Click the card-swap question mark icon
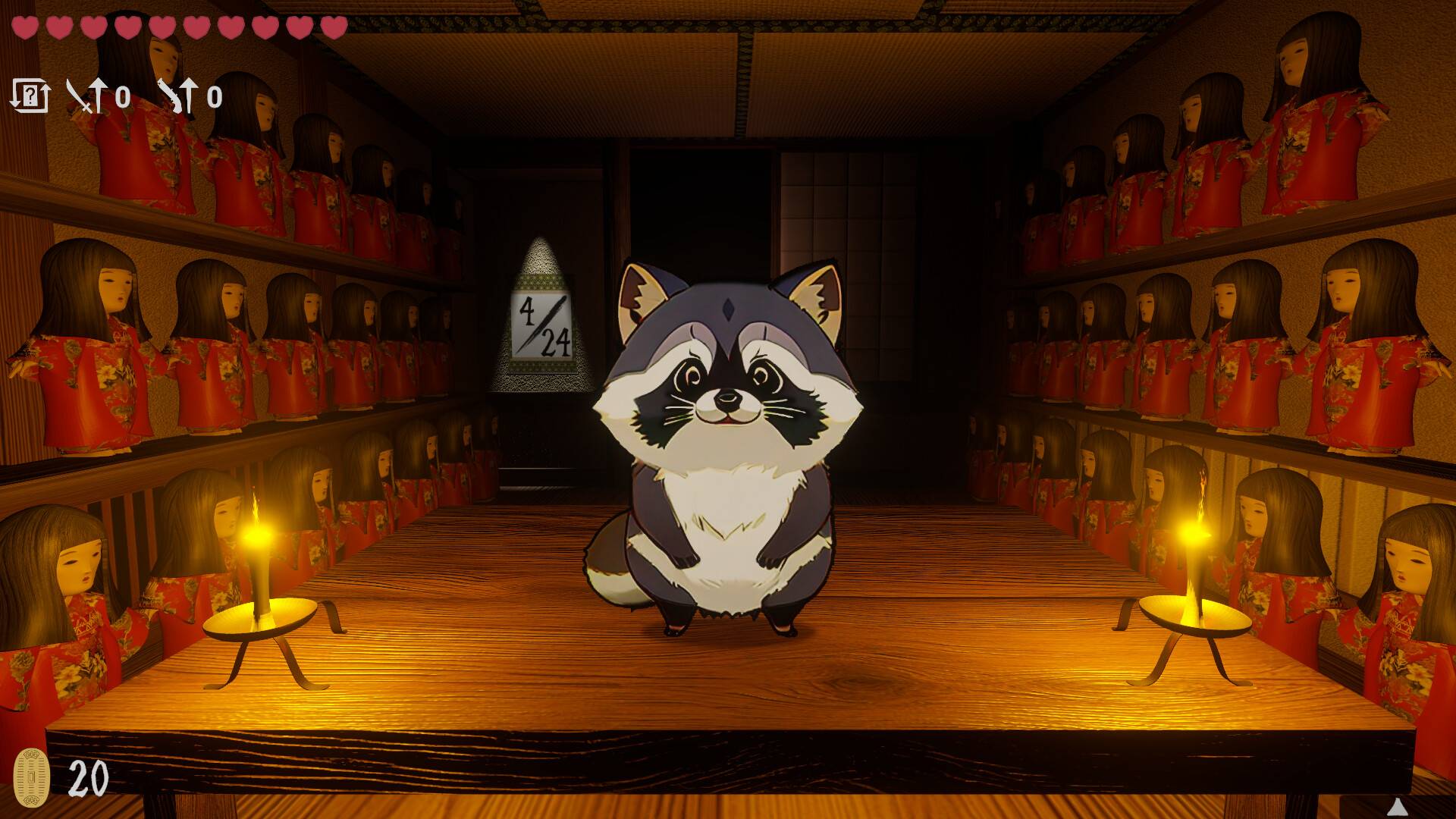The height and width of the screenshot is (819, 1456). pos(32,95)
